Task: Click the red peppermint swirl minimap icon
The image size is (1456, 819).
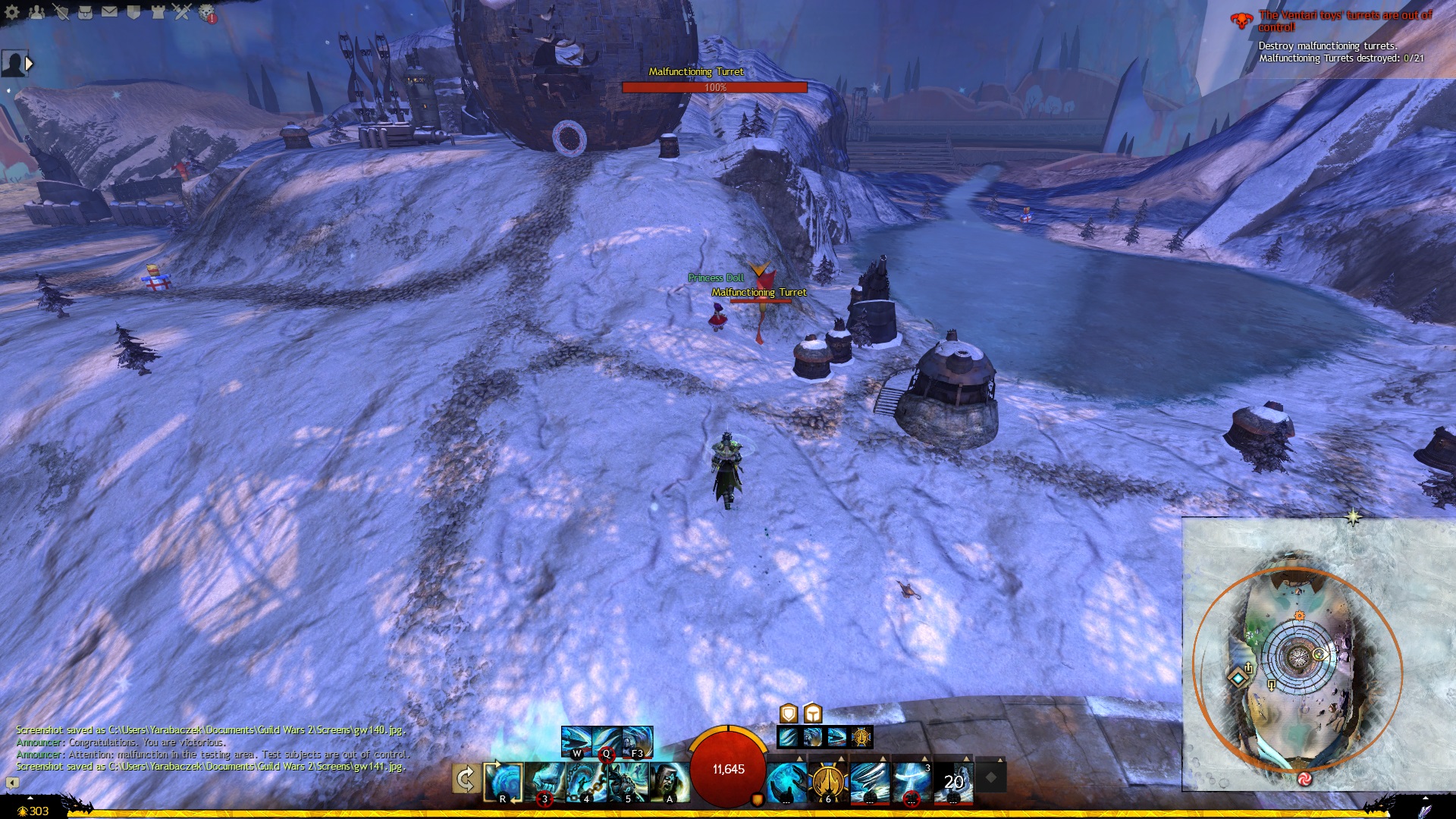Action: pos(1304,778)
